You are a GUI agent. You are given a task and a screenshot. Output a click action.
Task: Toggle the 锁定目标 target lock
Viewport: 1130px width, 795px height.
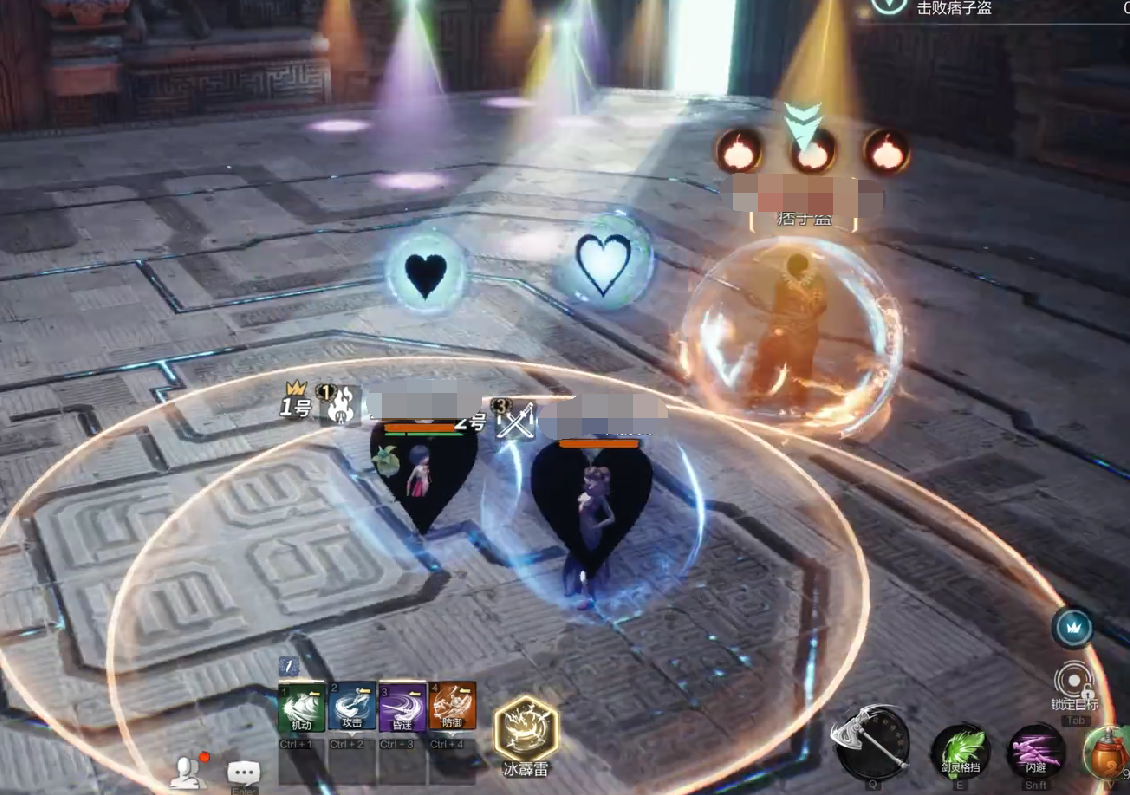[x=1075, y=682]
